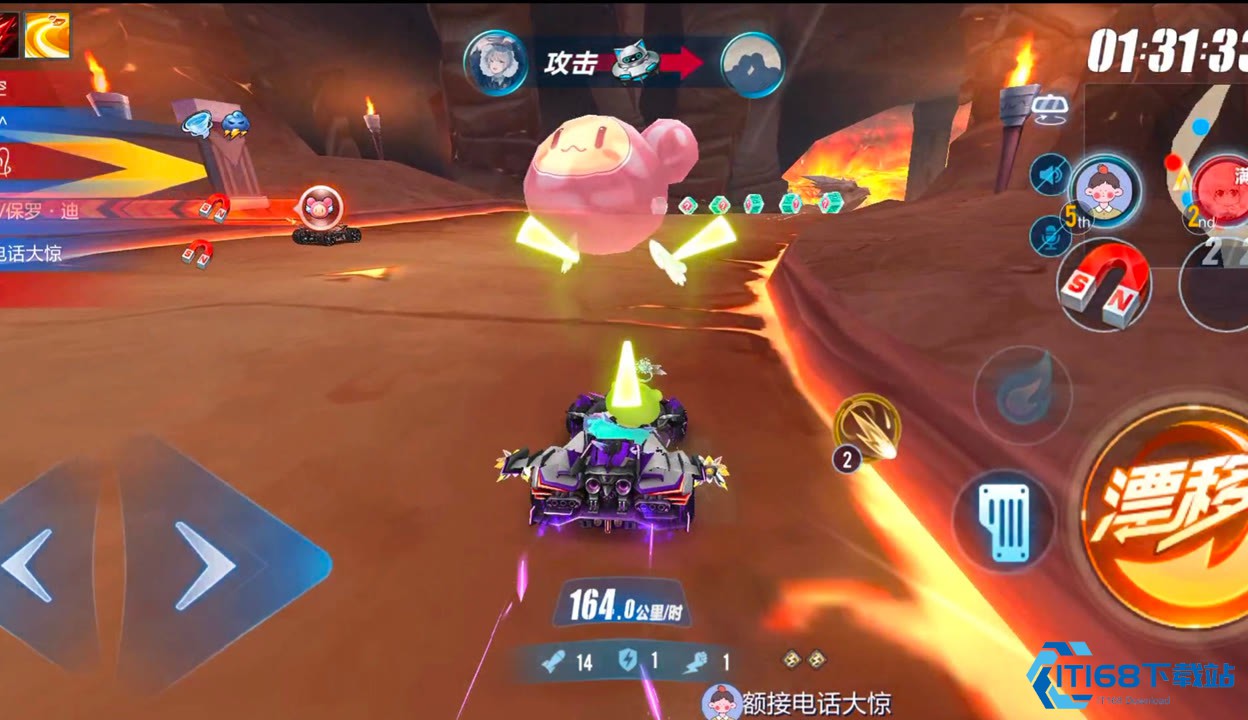This screenshot has height=720, width=1248.
Task: Trigger the flame nitro boost button
Action: coord(1022,395)
